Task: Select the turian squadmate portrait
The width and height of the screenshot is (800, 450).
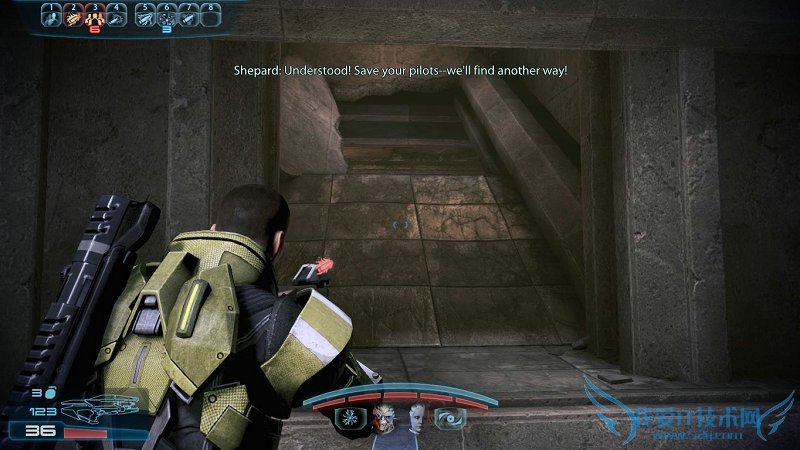Action: coord(383,418)
